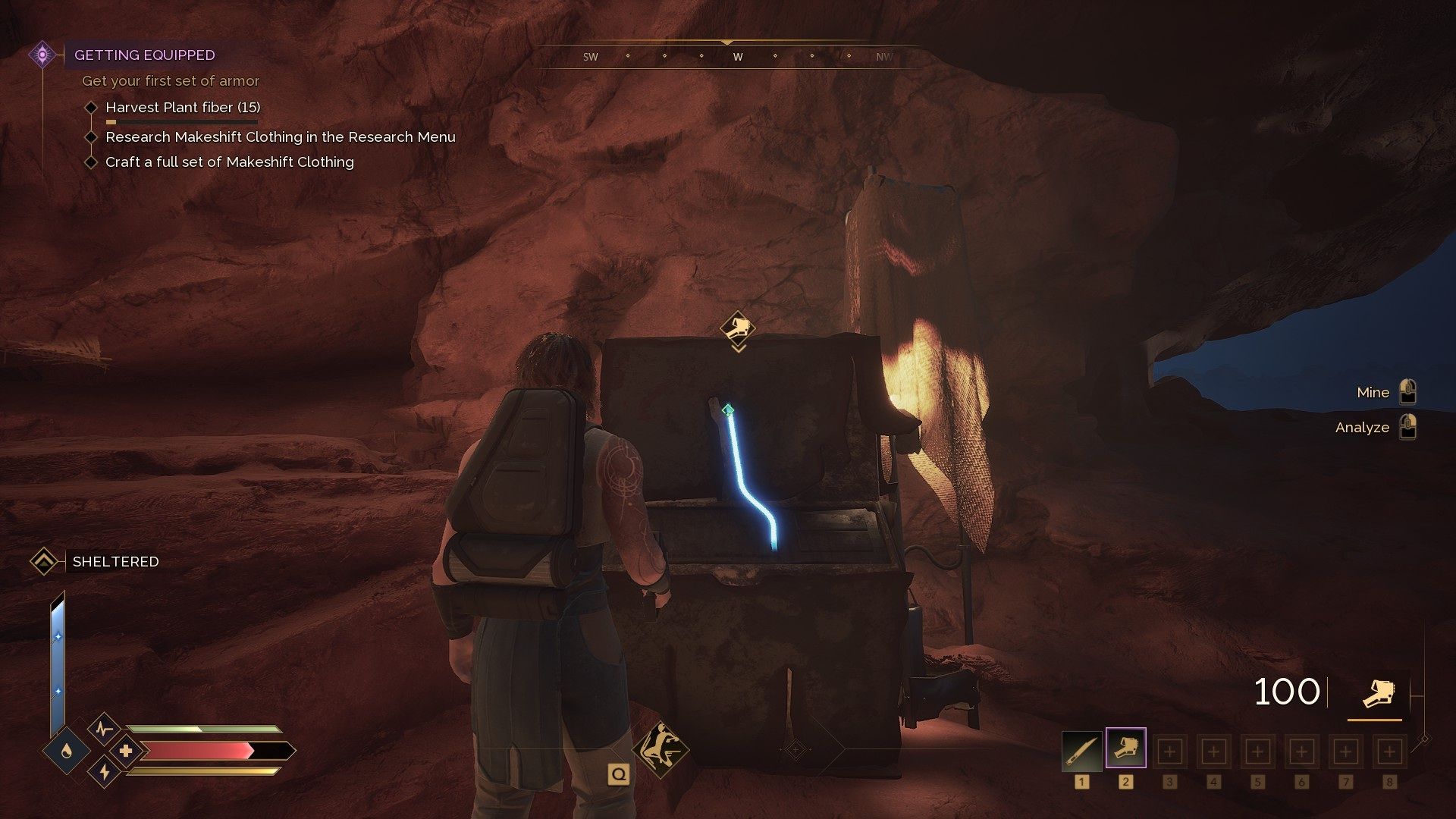Click the compass heading bar
Image resolution: width=1456 pixels, height=819 pixels.
(x=728, y=57)
